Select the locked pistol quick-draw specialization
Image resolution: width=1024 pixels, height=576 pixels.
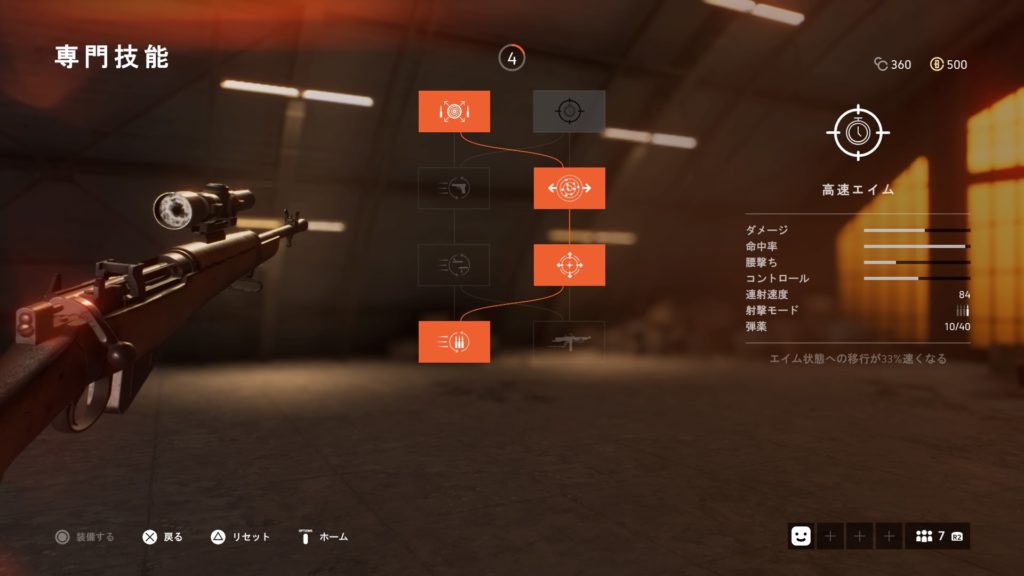click(x=454, y=188)
